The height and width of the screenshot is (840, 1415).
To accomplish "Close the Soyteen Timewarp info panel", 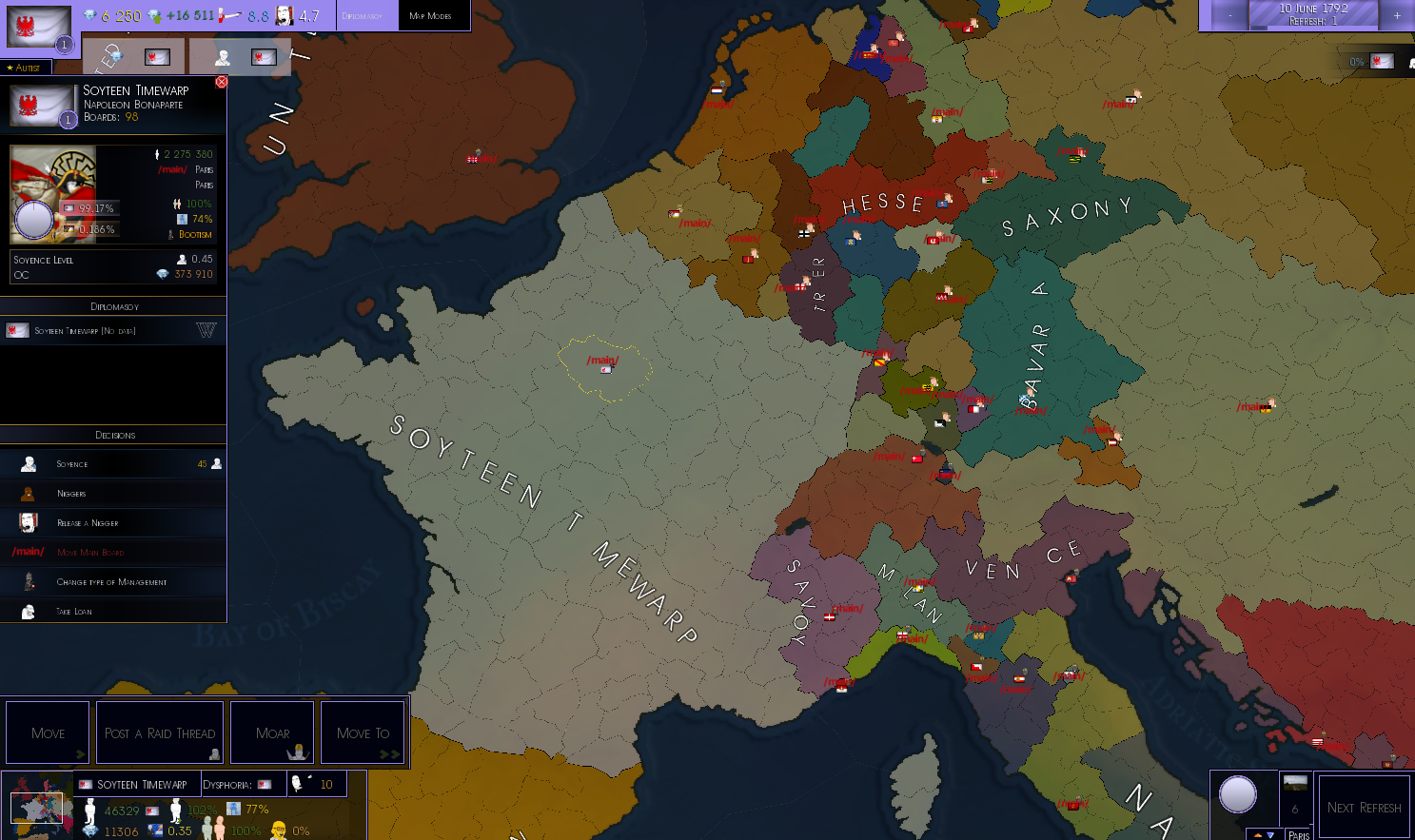I will pyautogui.click(x=221, y=82).
